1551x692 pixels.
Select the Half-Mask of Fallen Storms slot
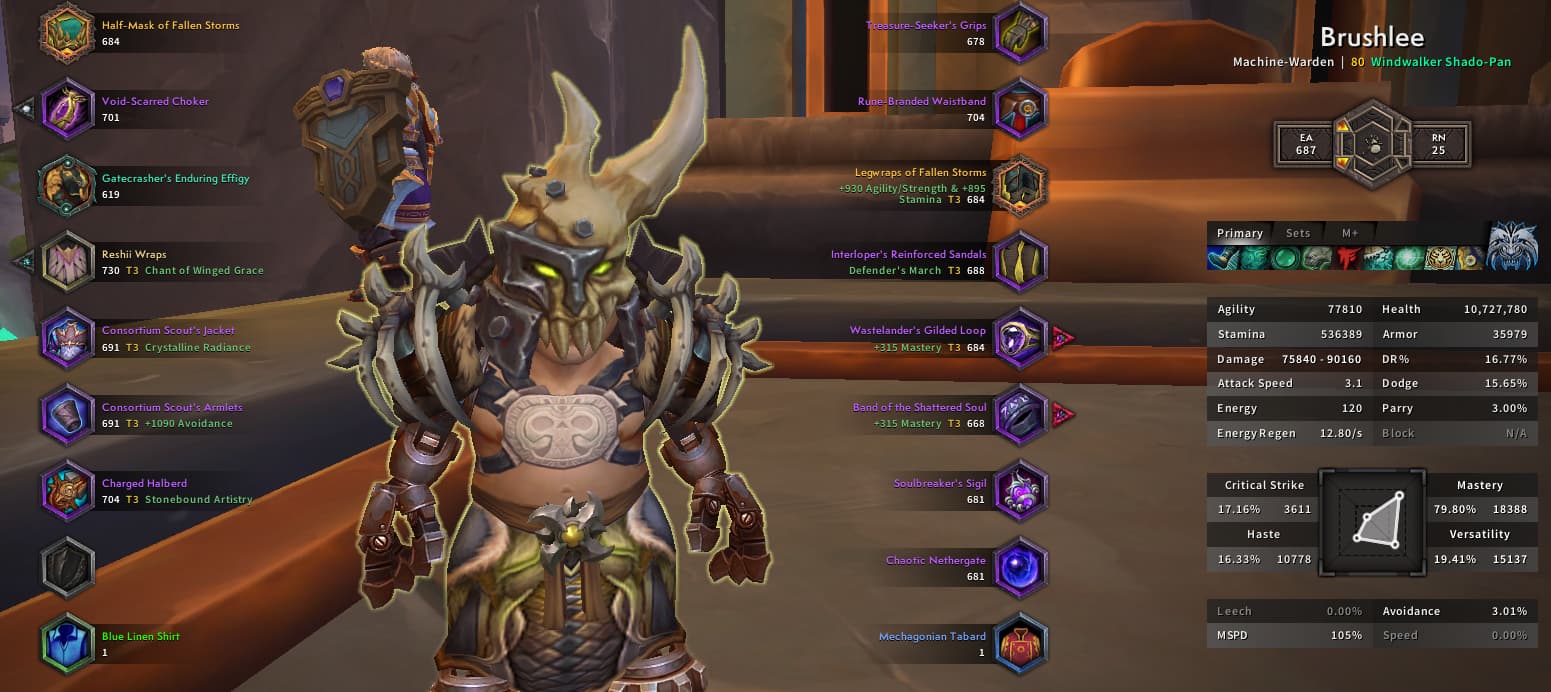click(67, 33)
